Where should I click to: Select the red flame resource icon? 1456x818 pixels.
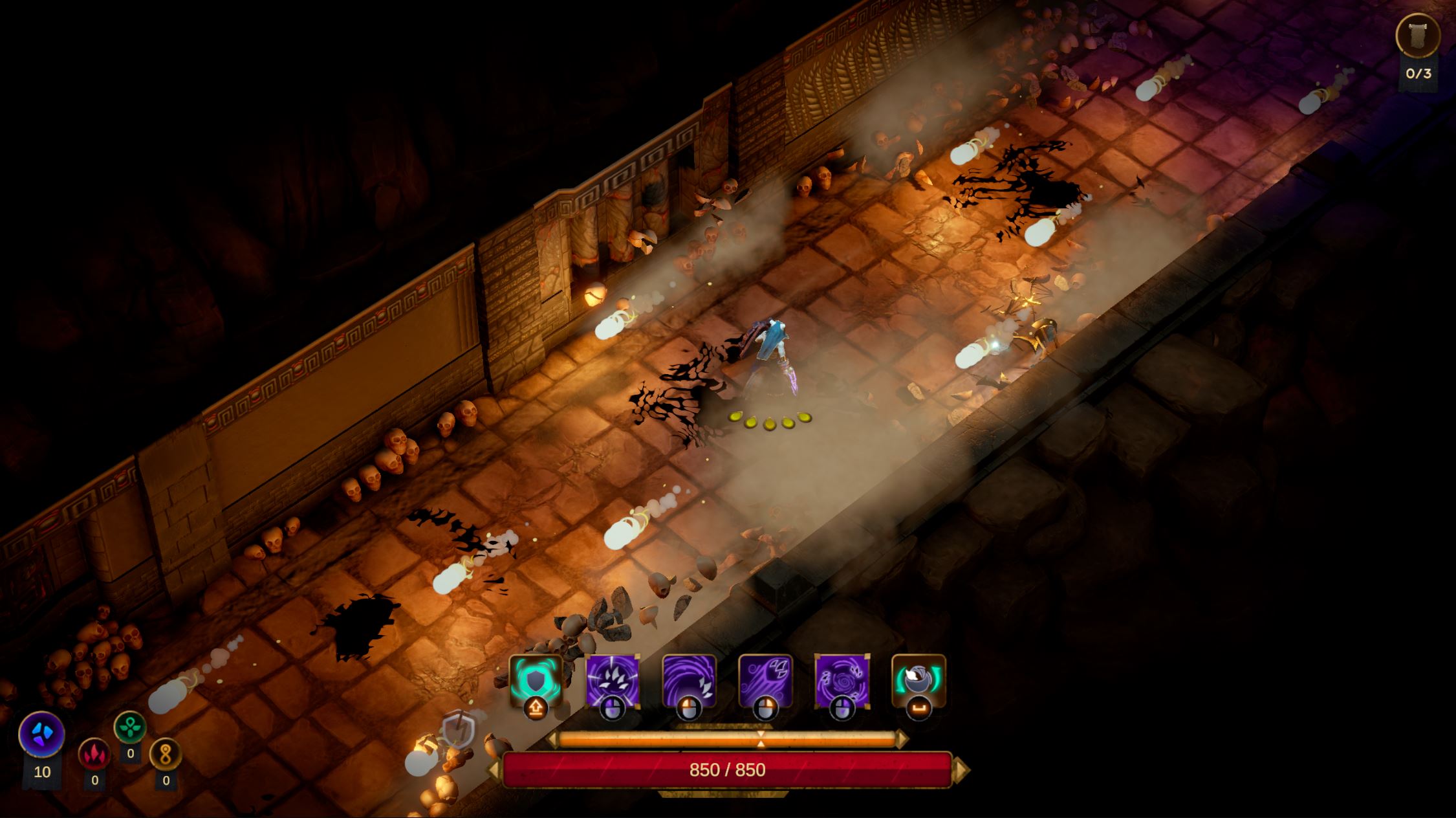point(94,755)
